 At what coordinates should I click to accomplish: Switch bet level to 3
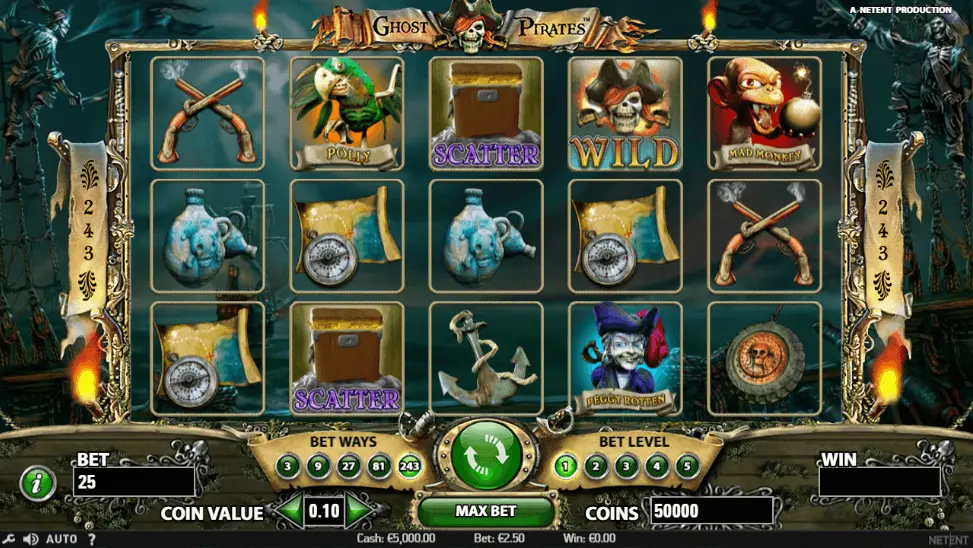tap(626, 466)
